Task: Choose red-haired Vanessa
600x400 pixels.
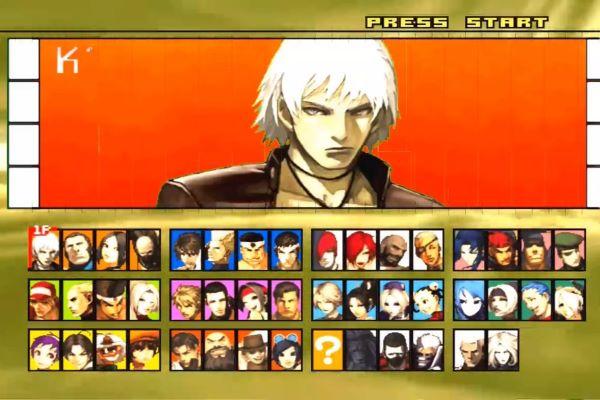Action: (x=361, y=249)
